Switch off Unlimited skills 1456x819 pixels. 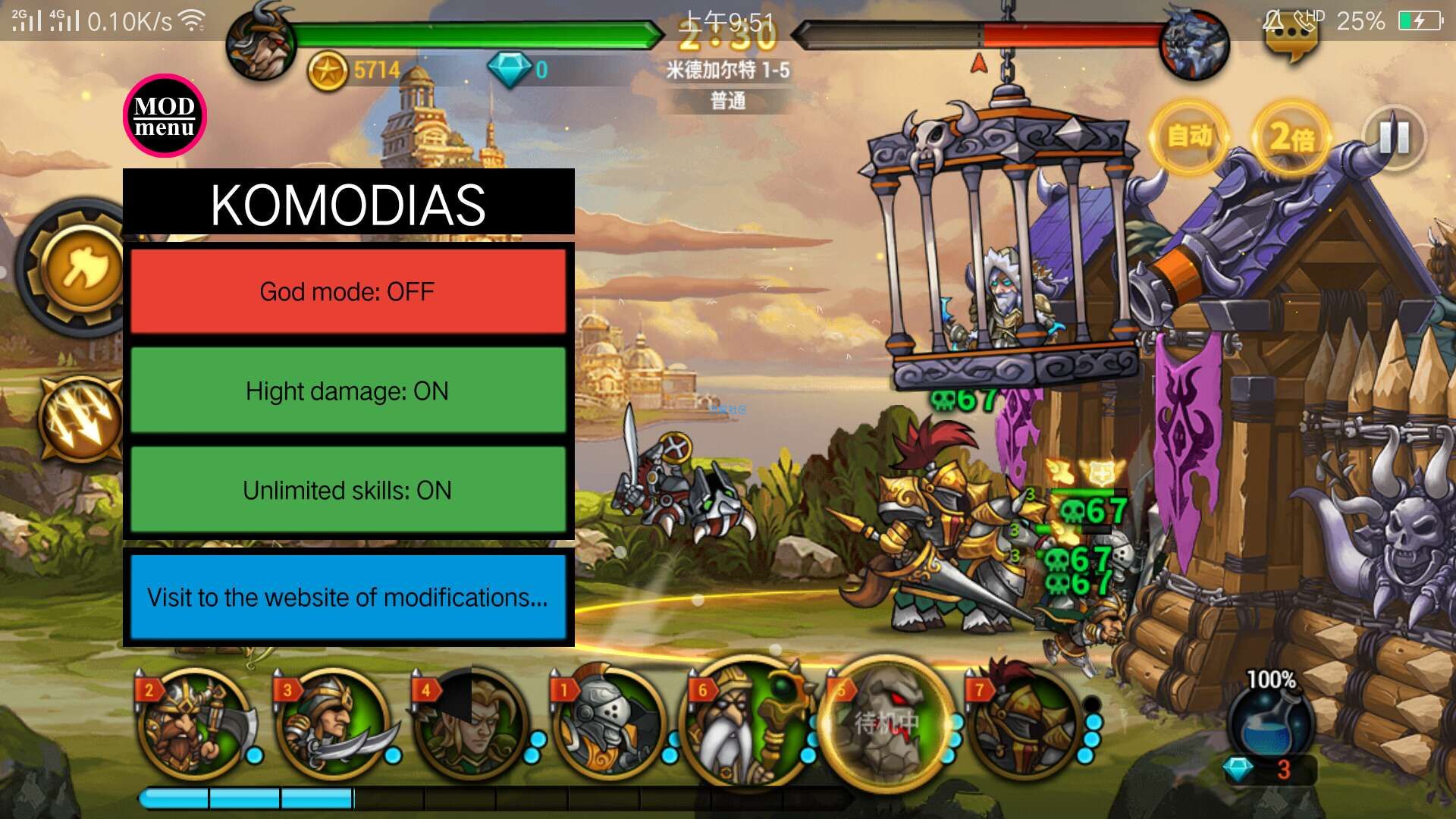pyautogui.click(x=348, y=490)
